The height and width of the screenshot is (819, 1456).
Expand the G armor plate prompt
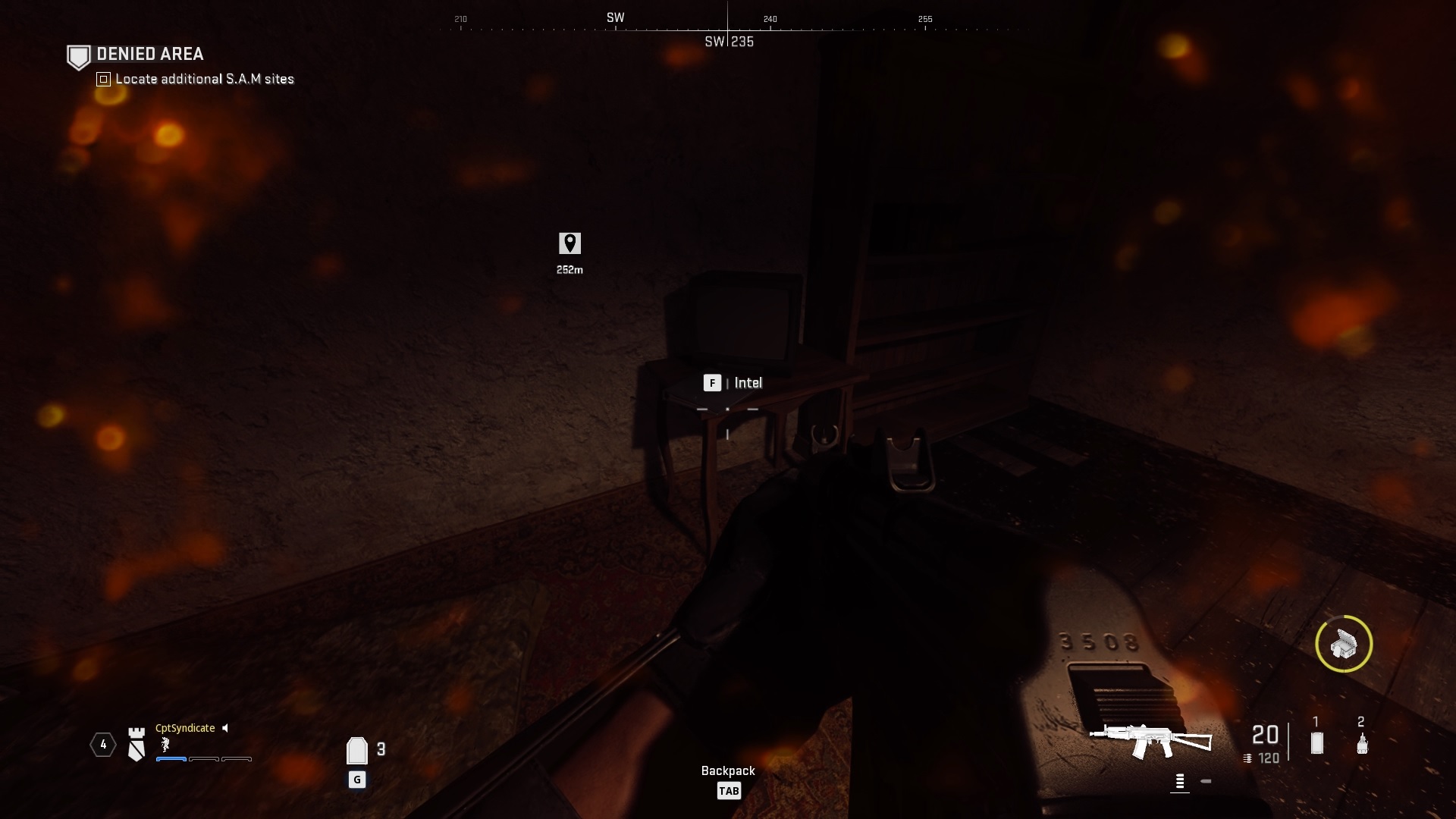[357, 779]
